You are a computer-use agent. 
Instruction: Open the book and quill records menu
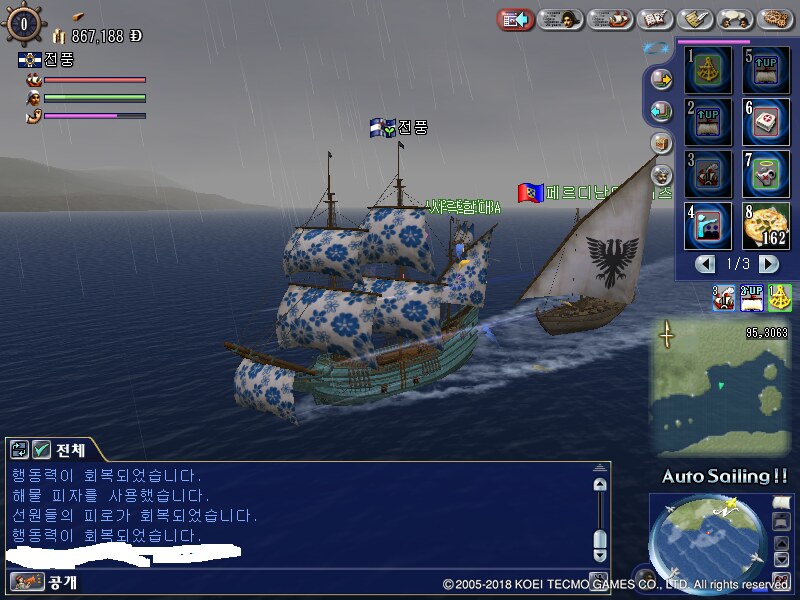click(654, 19)
